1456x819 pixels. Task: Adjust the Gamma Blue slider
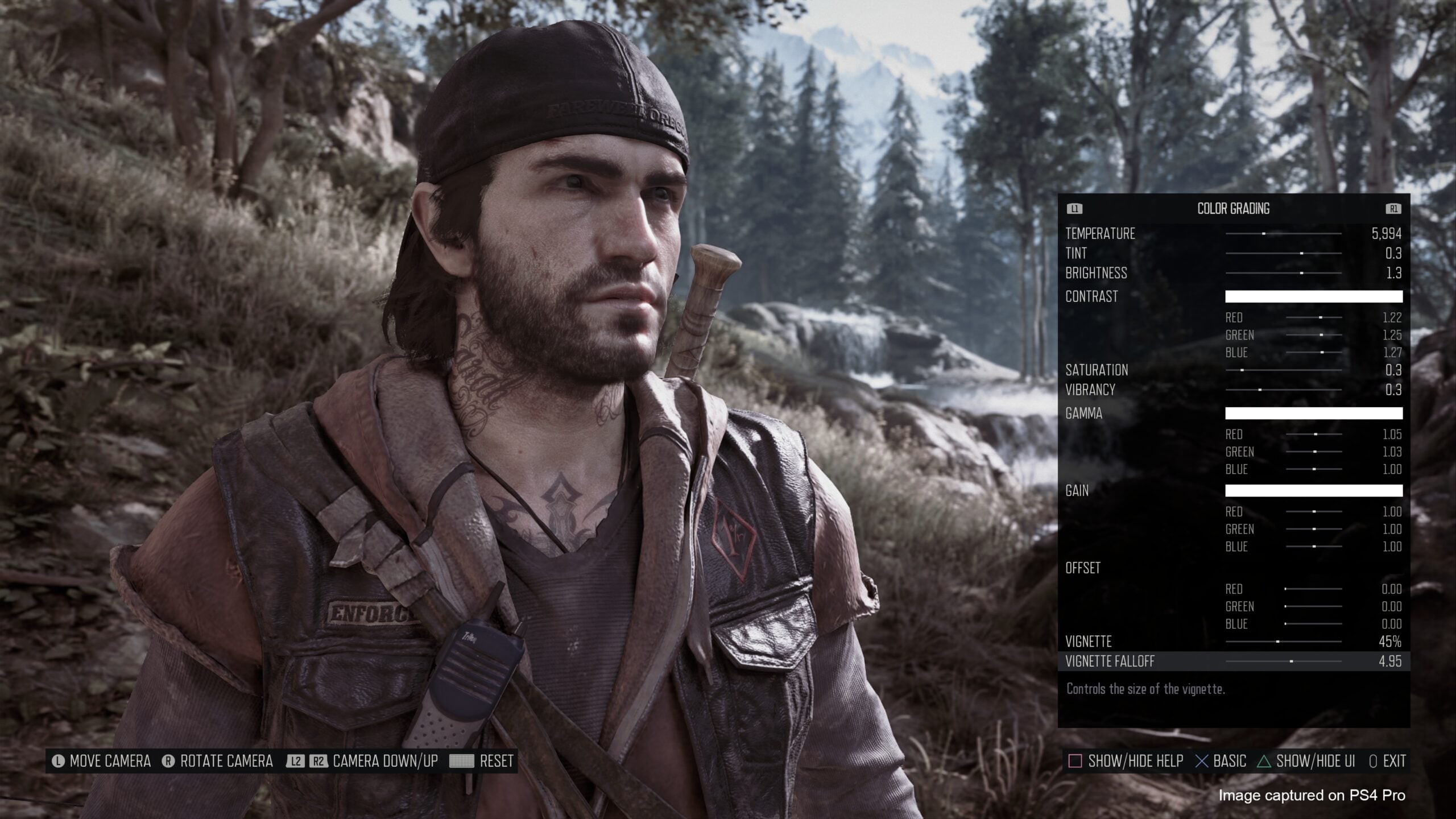[1314, 469]
